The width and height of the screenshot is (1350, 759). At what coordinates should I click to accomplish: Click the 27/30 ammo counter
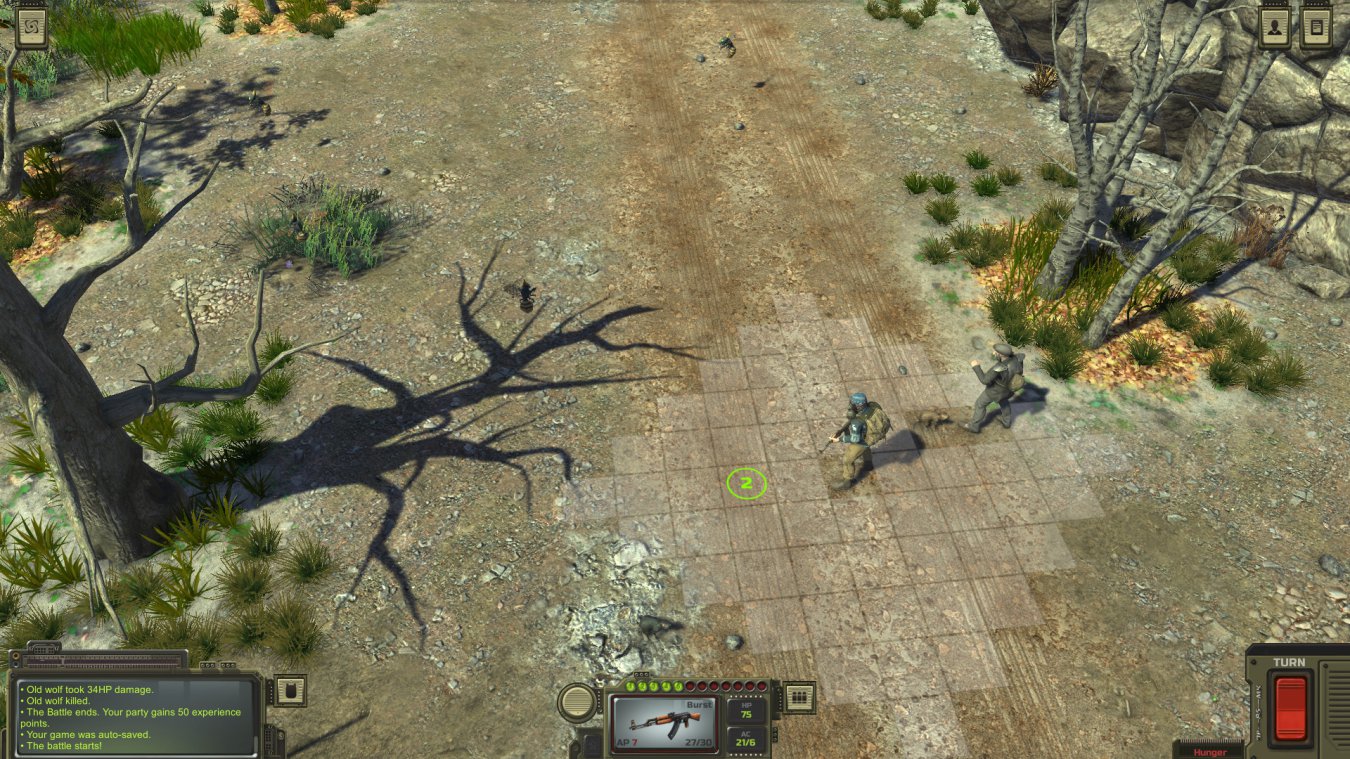[698, 742]
